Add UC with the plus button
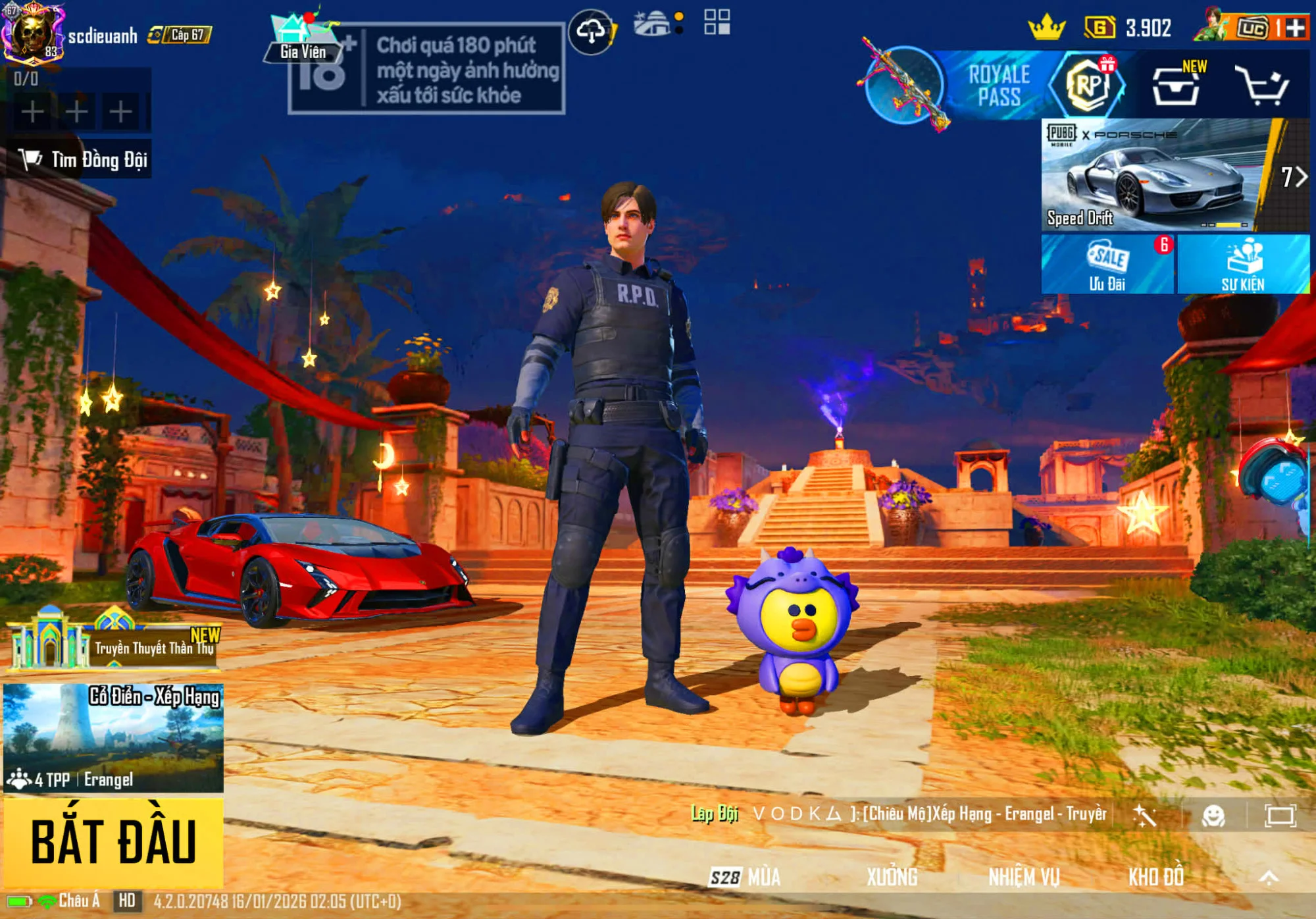This screenshot has width=1316, height=919. (1294, 28)
